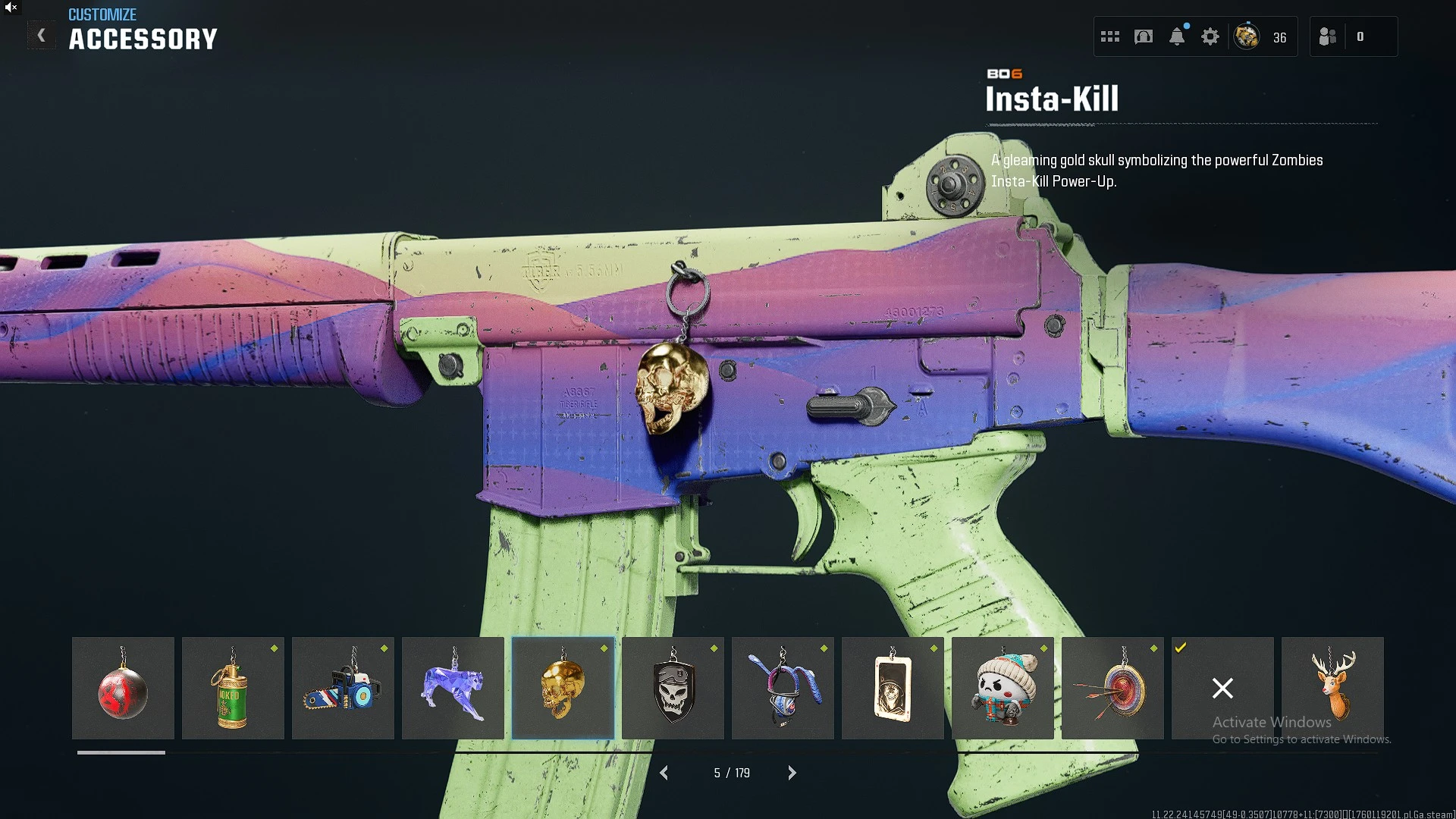Select the red and black ornament charm
This screenshot has height=819, width=1456.
[123, 688]
